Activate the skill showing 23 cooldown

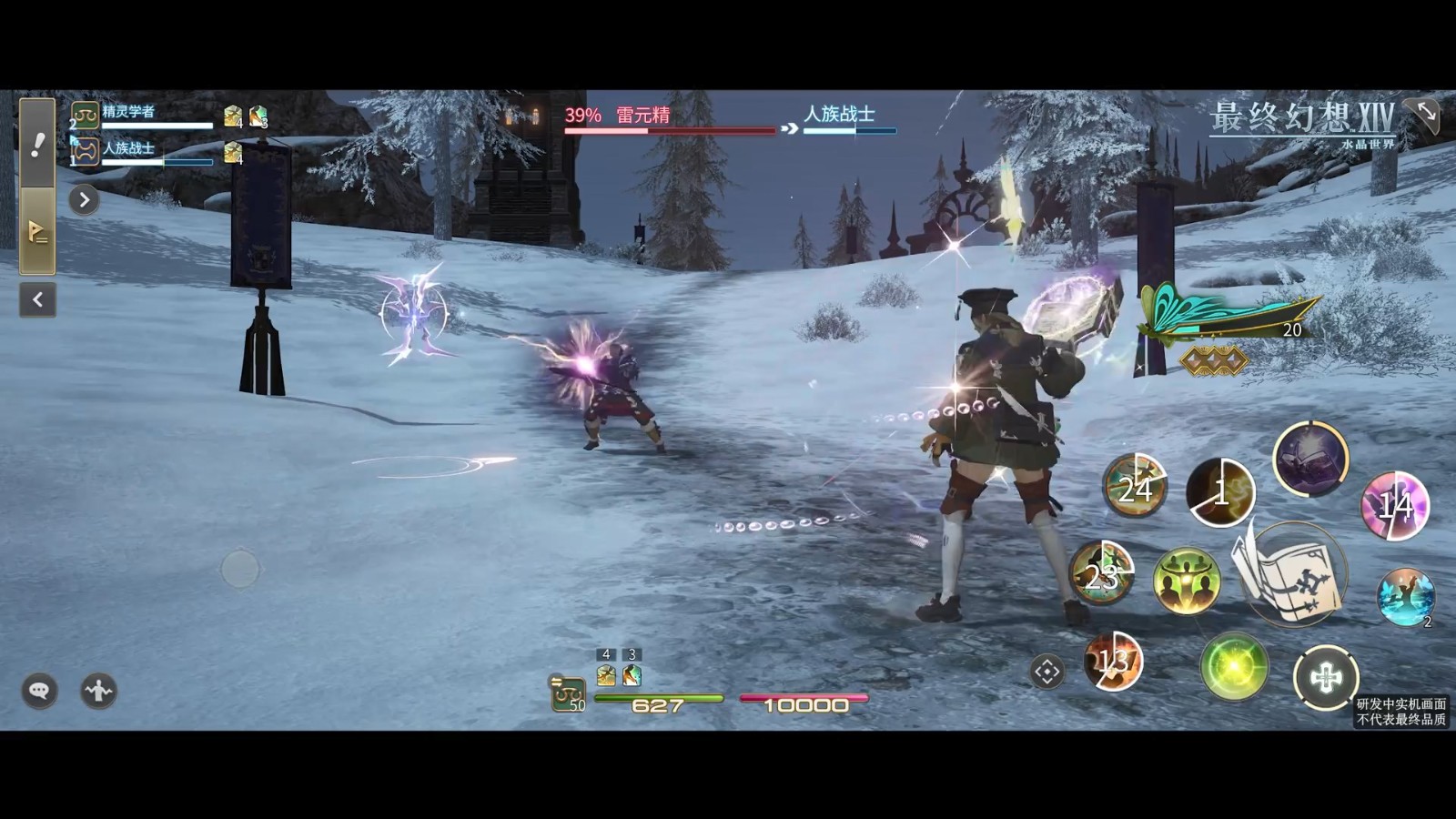(1101, 573)
